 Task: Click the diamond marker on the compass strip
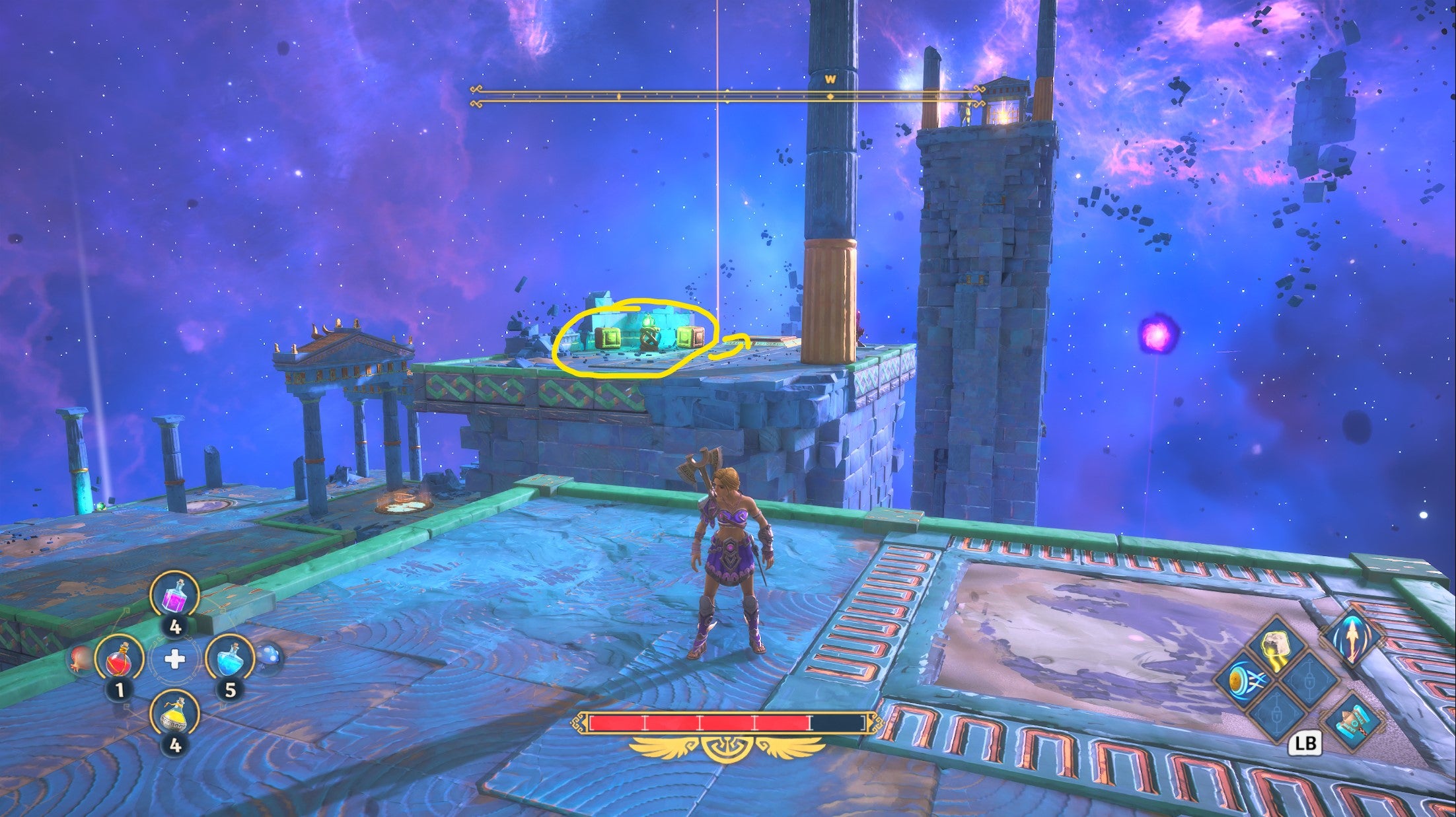point(830,96)
